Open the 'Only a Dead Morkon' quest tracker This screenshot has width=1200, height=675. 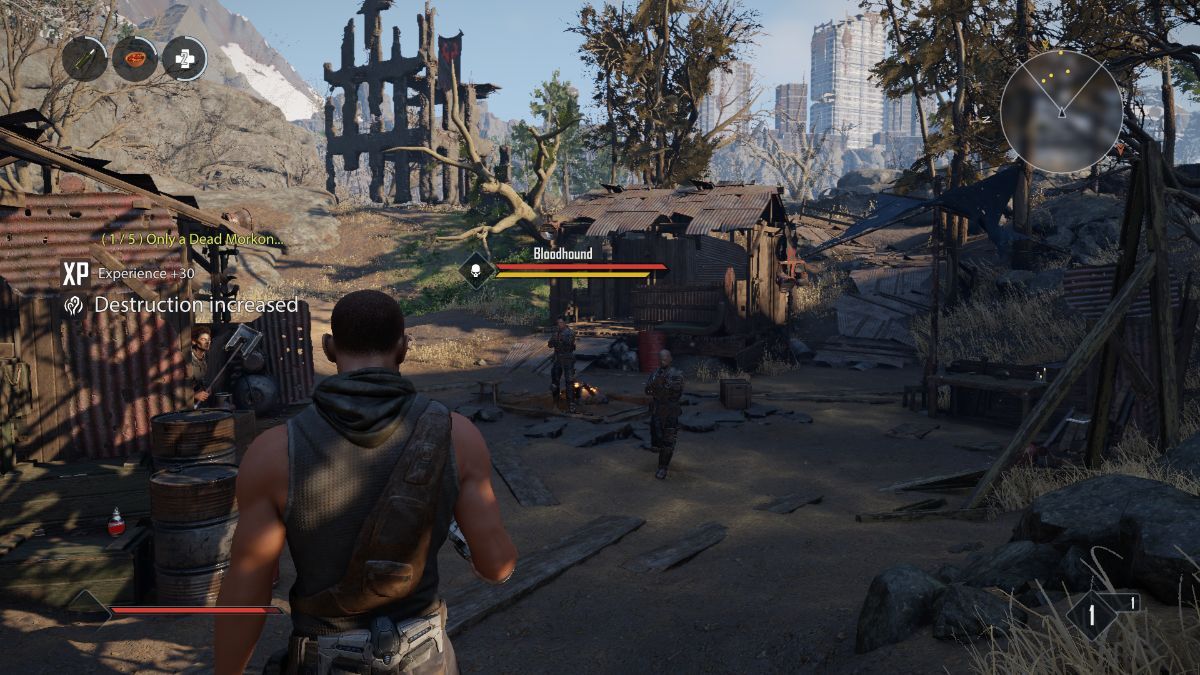(192, 239)
